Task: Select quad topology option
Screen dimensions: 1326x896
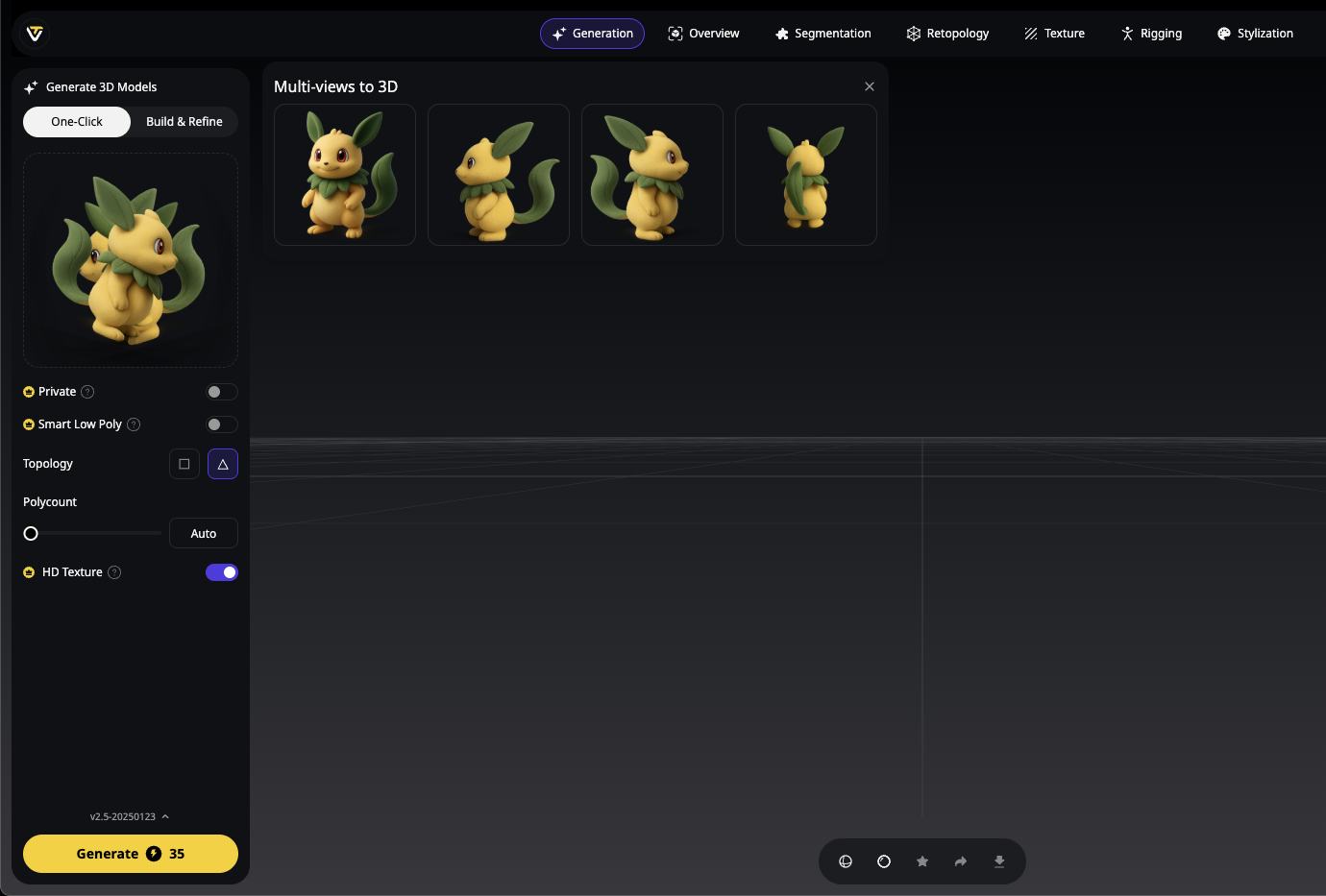Action: click(x=184, y=464)
